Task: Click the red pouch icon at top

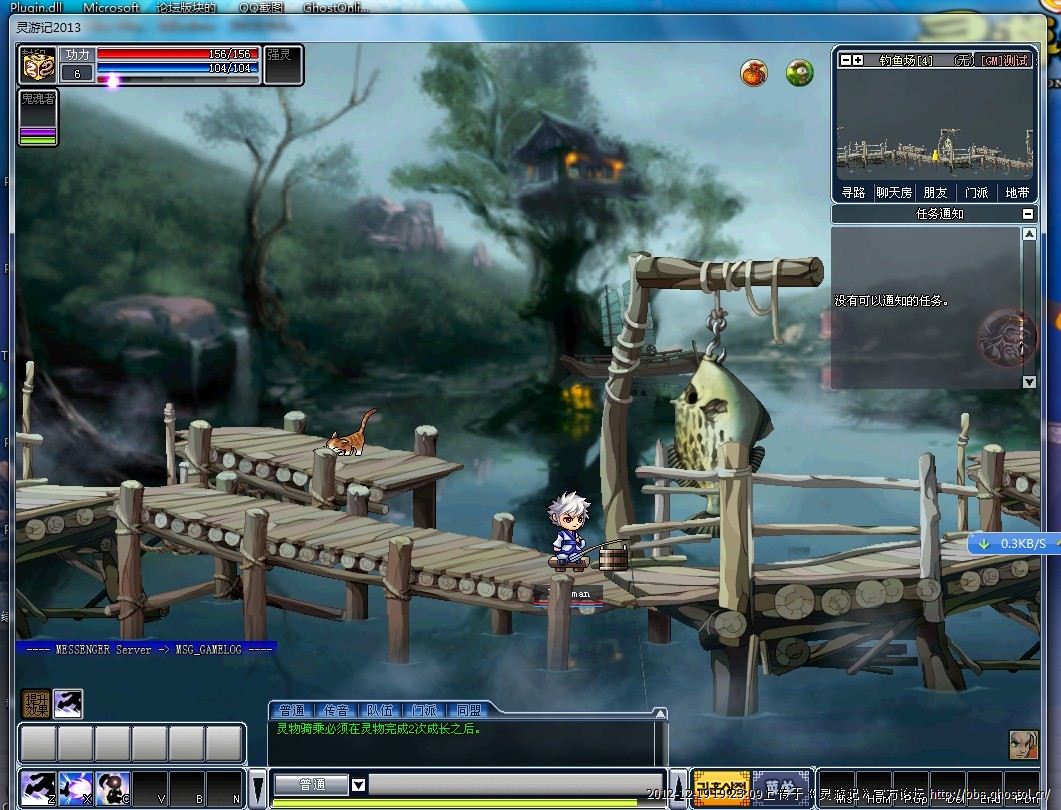Action: pyautogui.click(x=753, y=72)
